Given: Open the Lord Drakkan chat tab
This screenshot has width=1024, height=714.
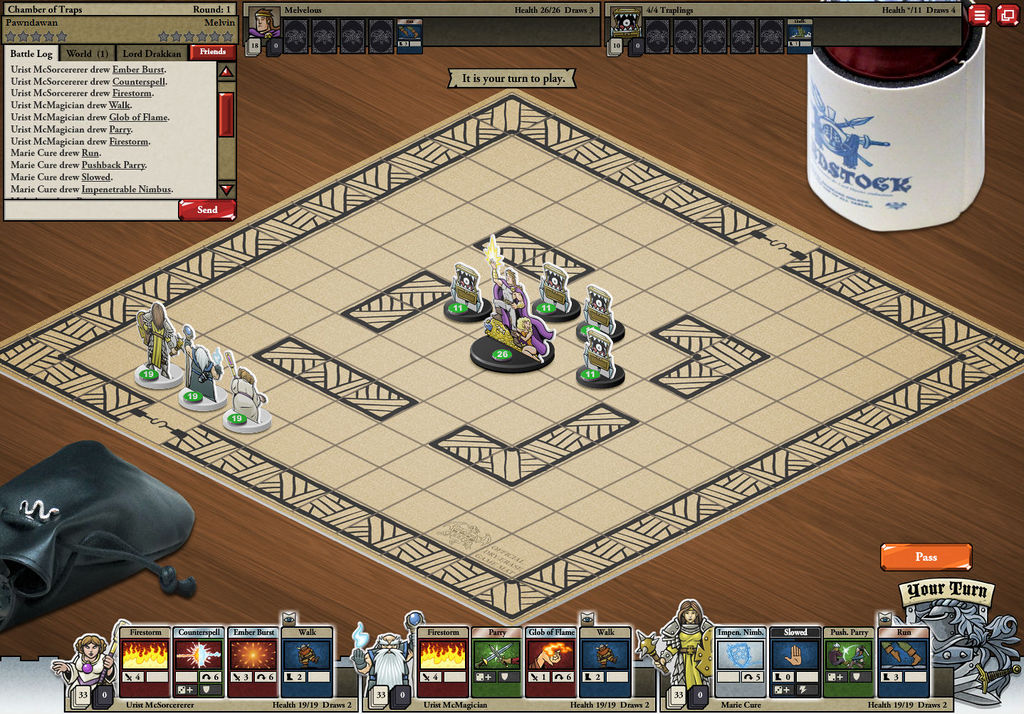Looking at the screenshot, I should pyautogui.click(x=152, y=53).
